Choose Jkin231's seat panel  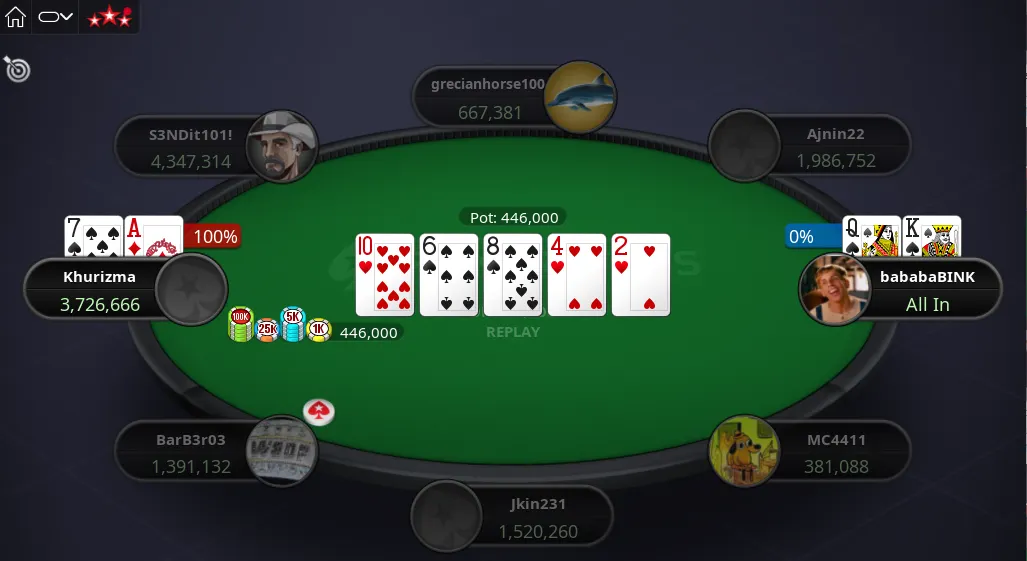538,518
